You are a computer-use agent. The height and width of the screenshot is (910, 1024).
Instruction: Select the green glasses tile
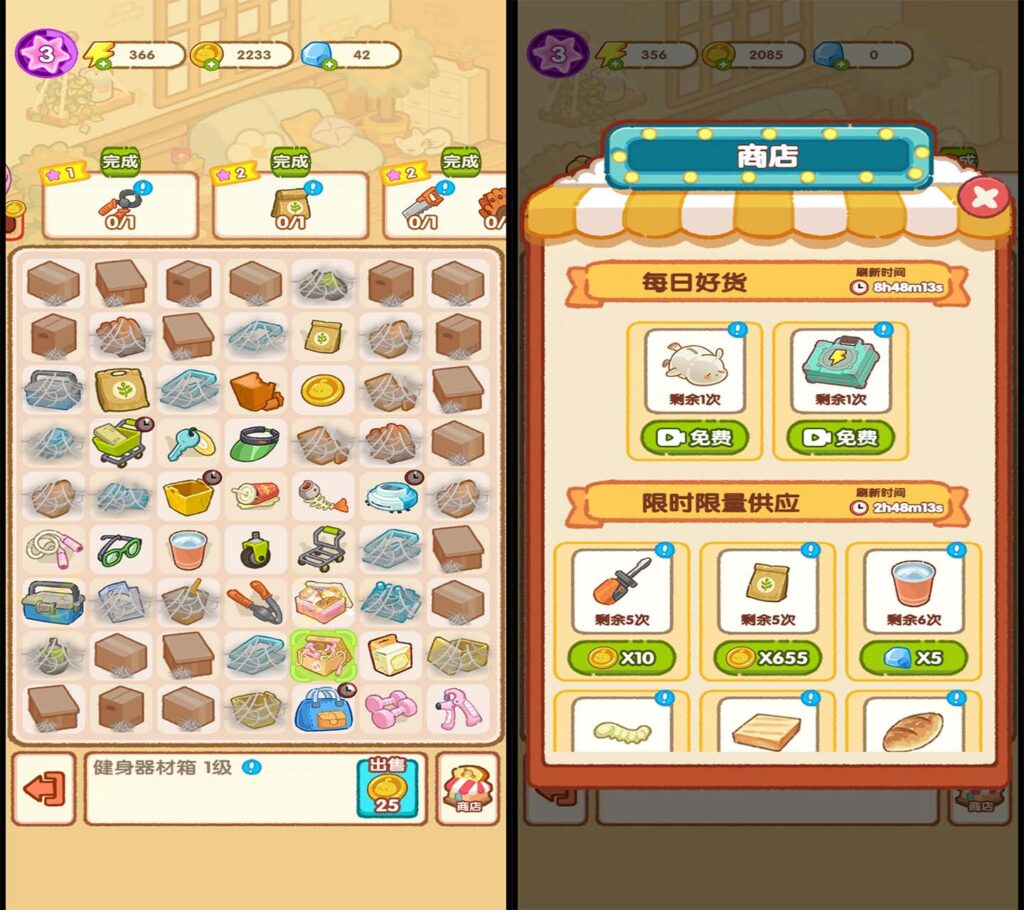119,547
